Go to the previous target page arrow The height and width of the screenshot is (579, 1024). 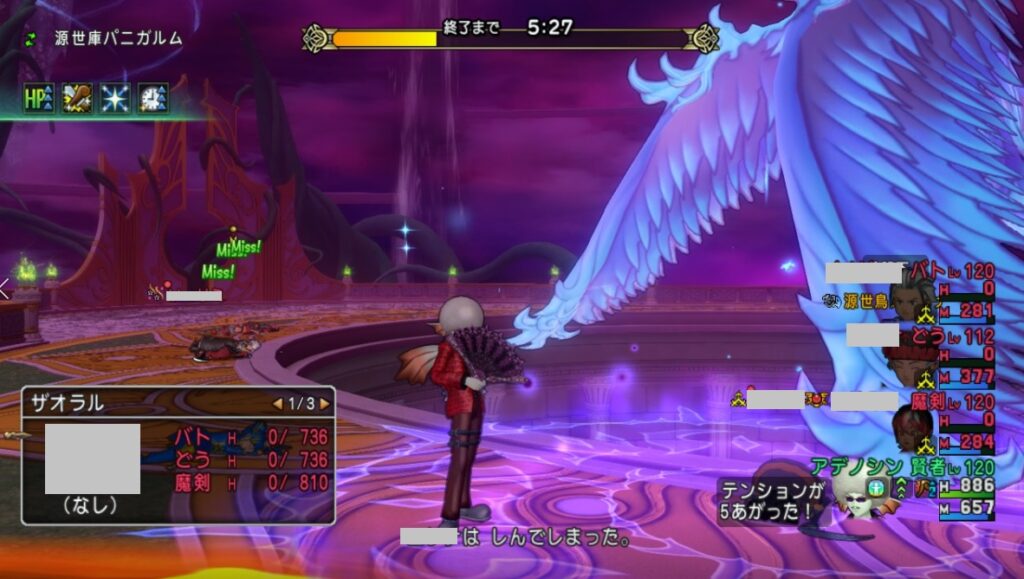tap(278, 404)
